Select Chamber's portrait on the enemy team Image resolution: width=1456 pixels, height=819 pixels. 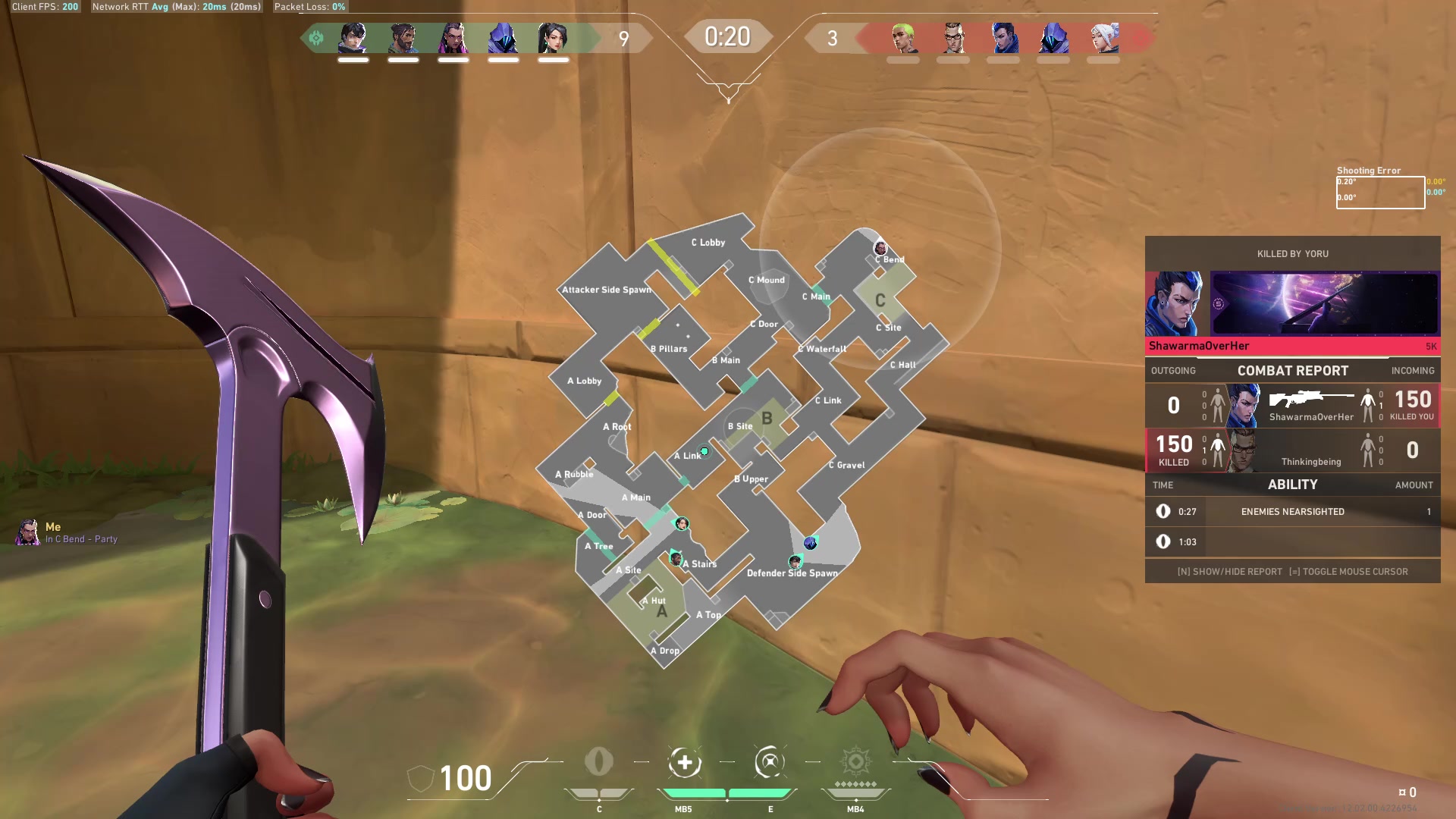click(x=953, y=38)
